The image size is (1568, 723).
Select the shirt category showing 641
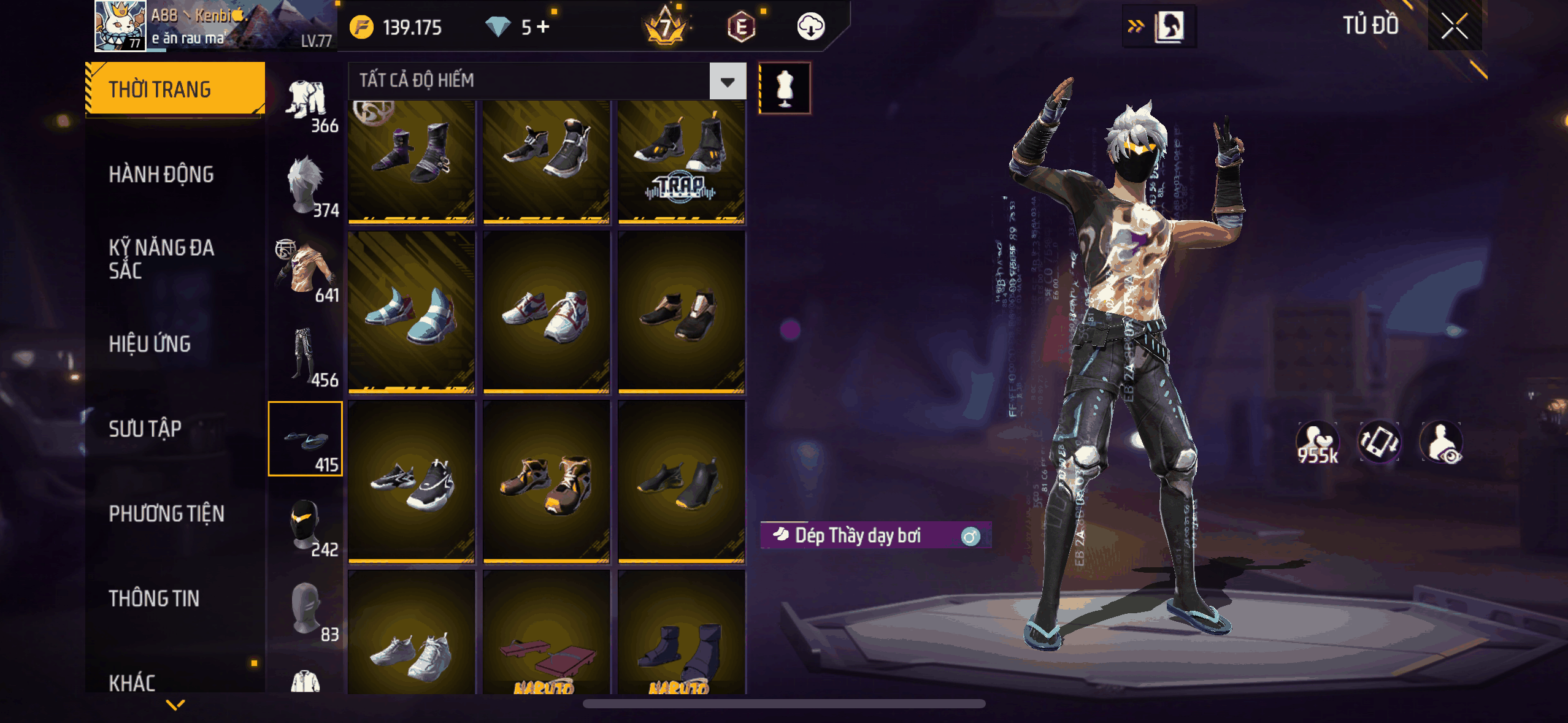click(306, 270)
